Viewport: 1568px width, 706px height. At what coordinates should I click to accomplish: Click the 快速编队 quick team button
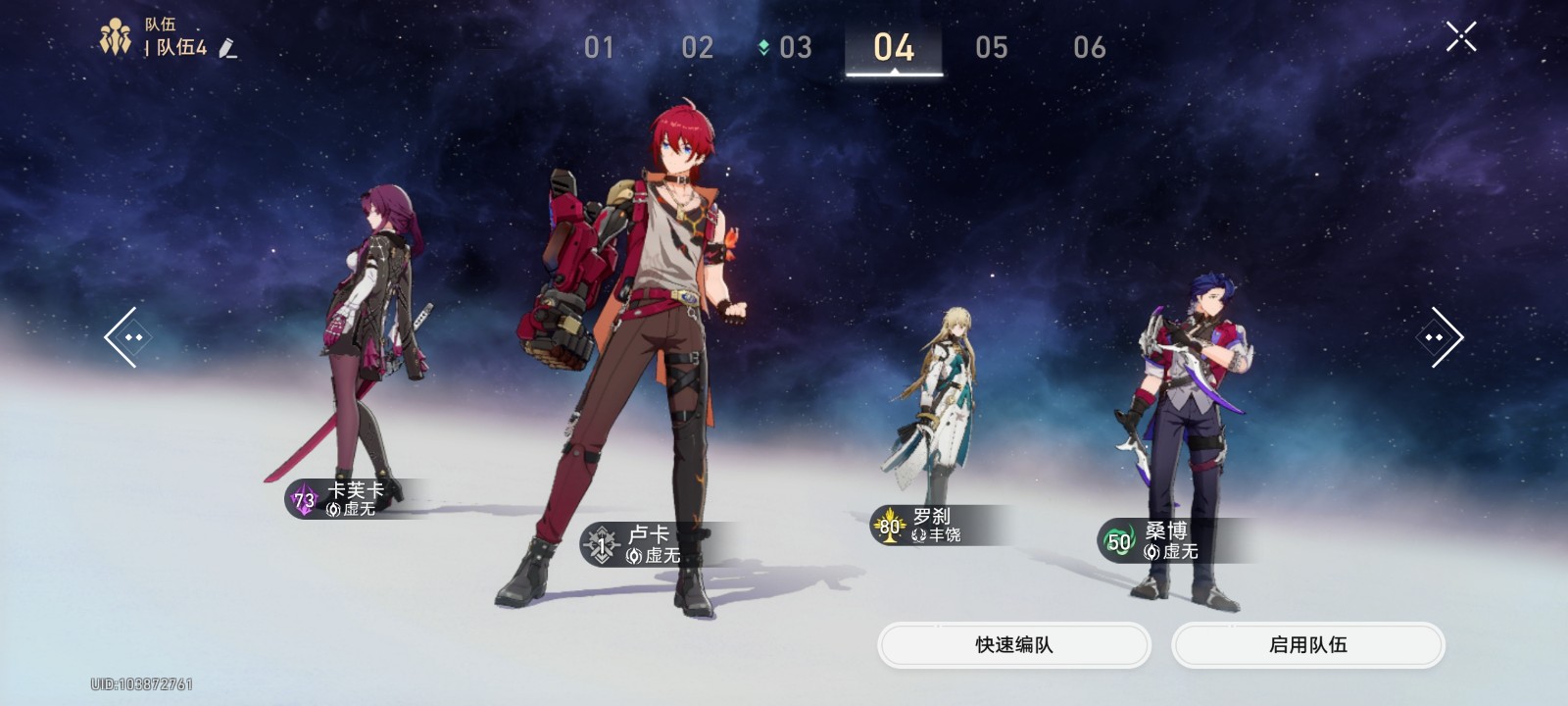(1013, 645)
